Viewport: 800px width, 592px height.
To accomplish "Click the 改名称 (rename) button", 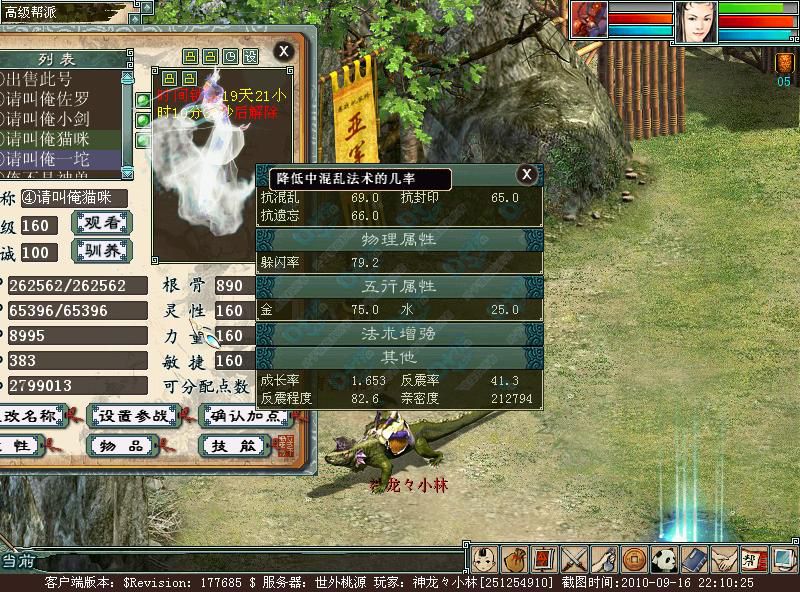I will point(30,415).
